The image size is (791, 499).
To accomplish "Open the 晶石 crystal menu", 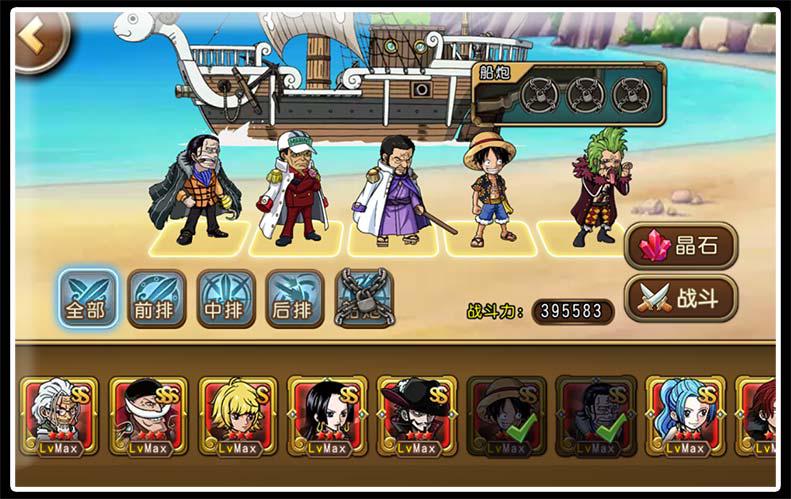I will (x=681, y=245).
